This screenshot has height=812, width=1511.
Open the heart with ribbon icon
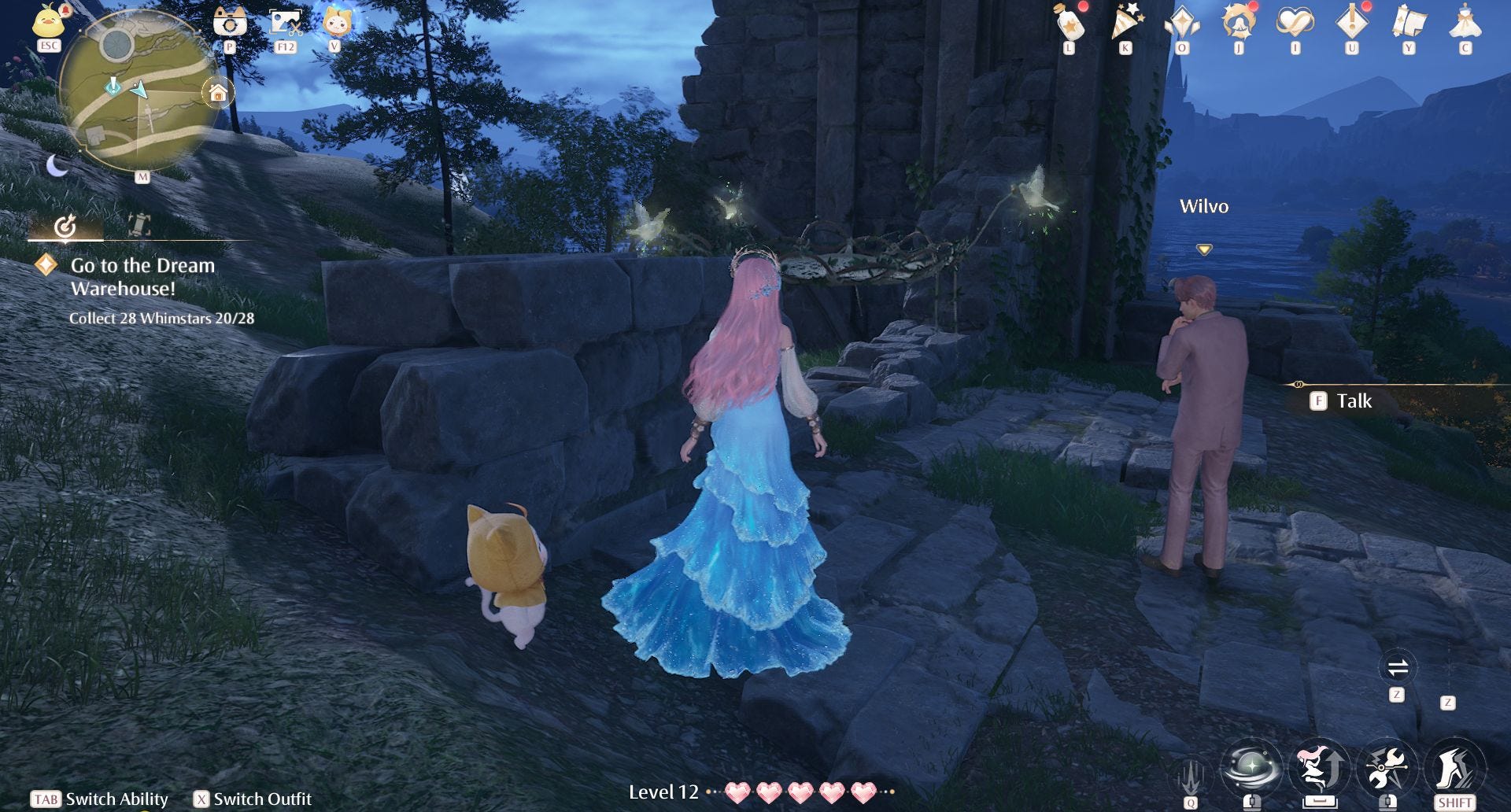pos(1295,23)
